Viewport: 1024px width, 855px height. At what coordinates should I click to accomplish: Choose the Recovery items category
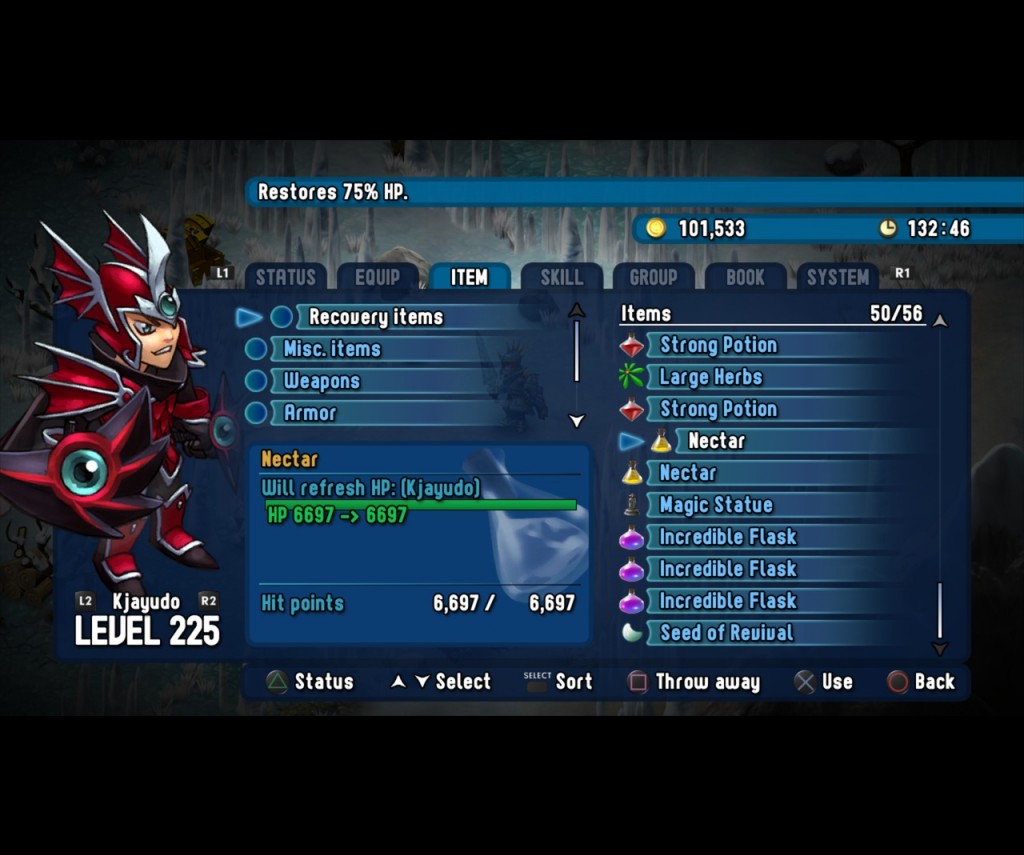point(375,317)
